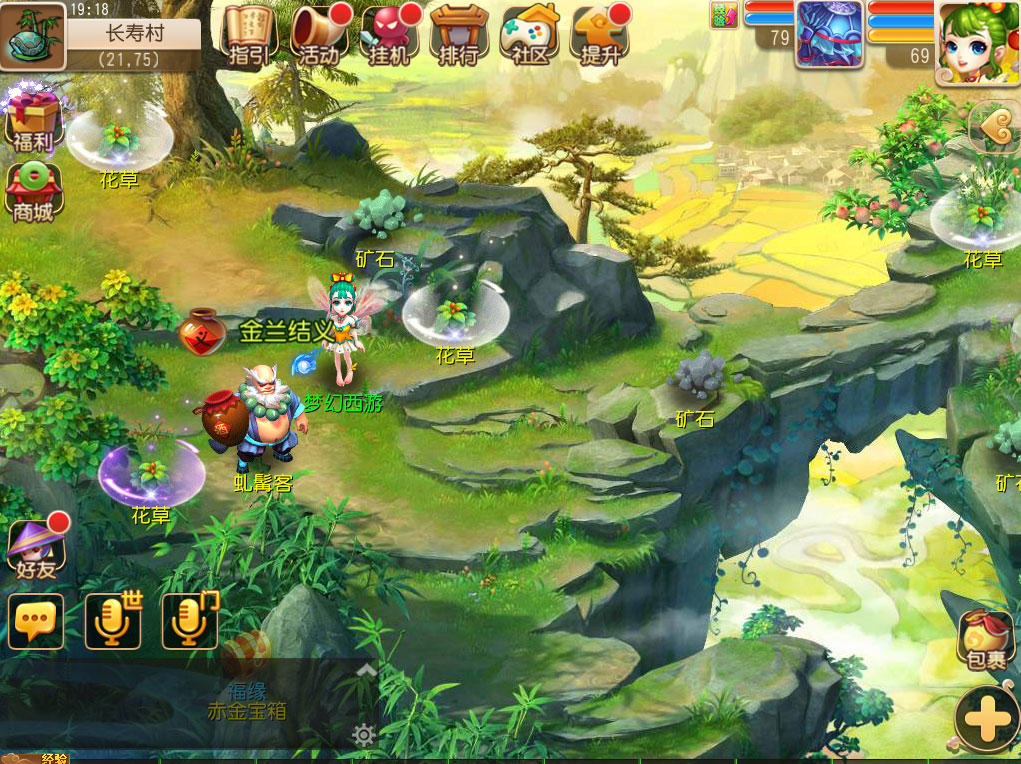Open the 挂机 auto-battle menu
This screenshot has height=764, width=1021.
(x=389, y=35)
